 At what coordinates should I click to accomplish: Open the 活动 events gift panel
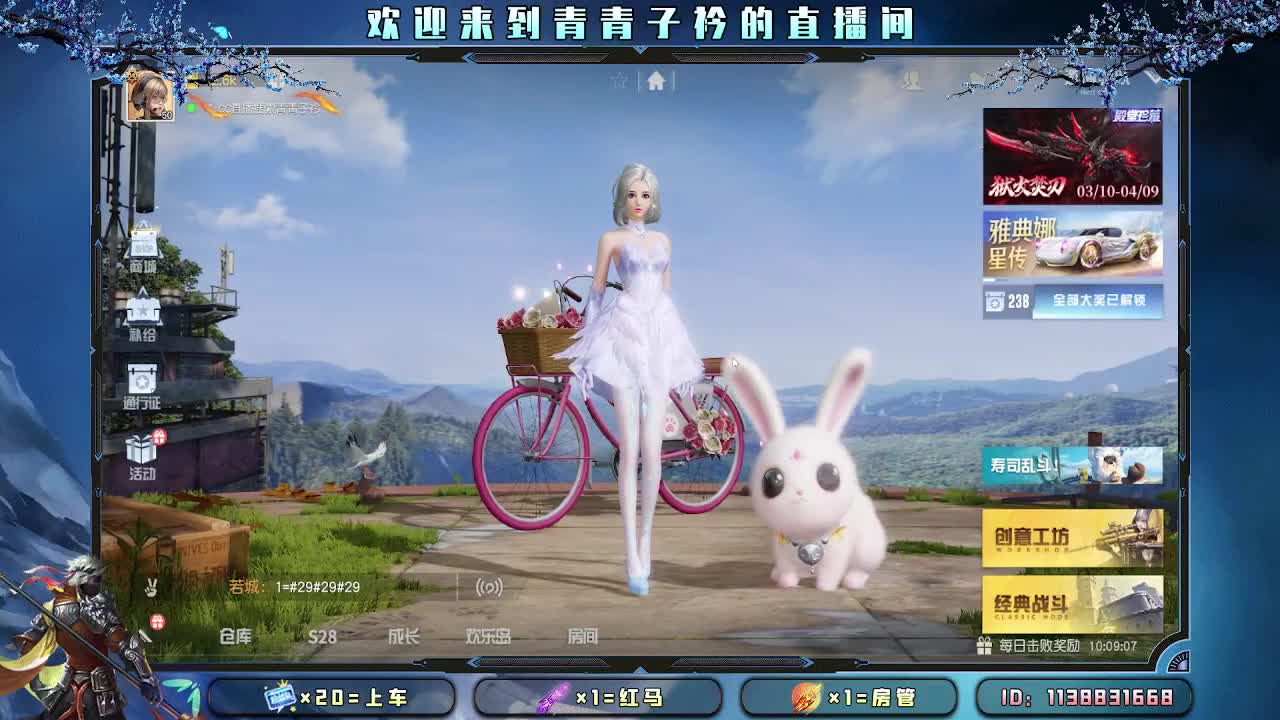tap(143, 458)
